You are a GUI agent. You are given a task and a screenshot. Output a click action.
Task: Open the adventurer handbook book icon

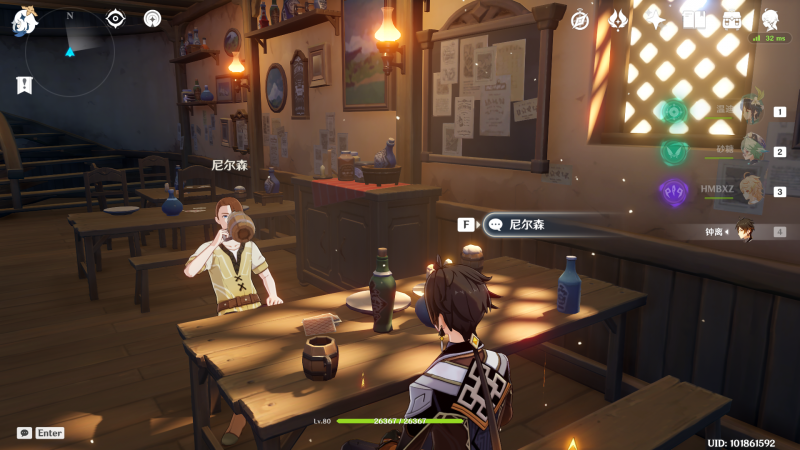pos(694,19)
